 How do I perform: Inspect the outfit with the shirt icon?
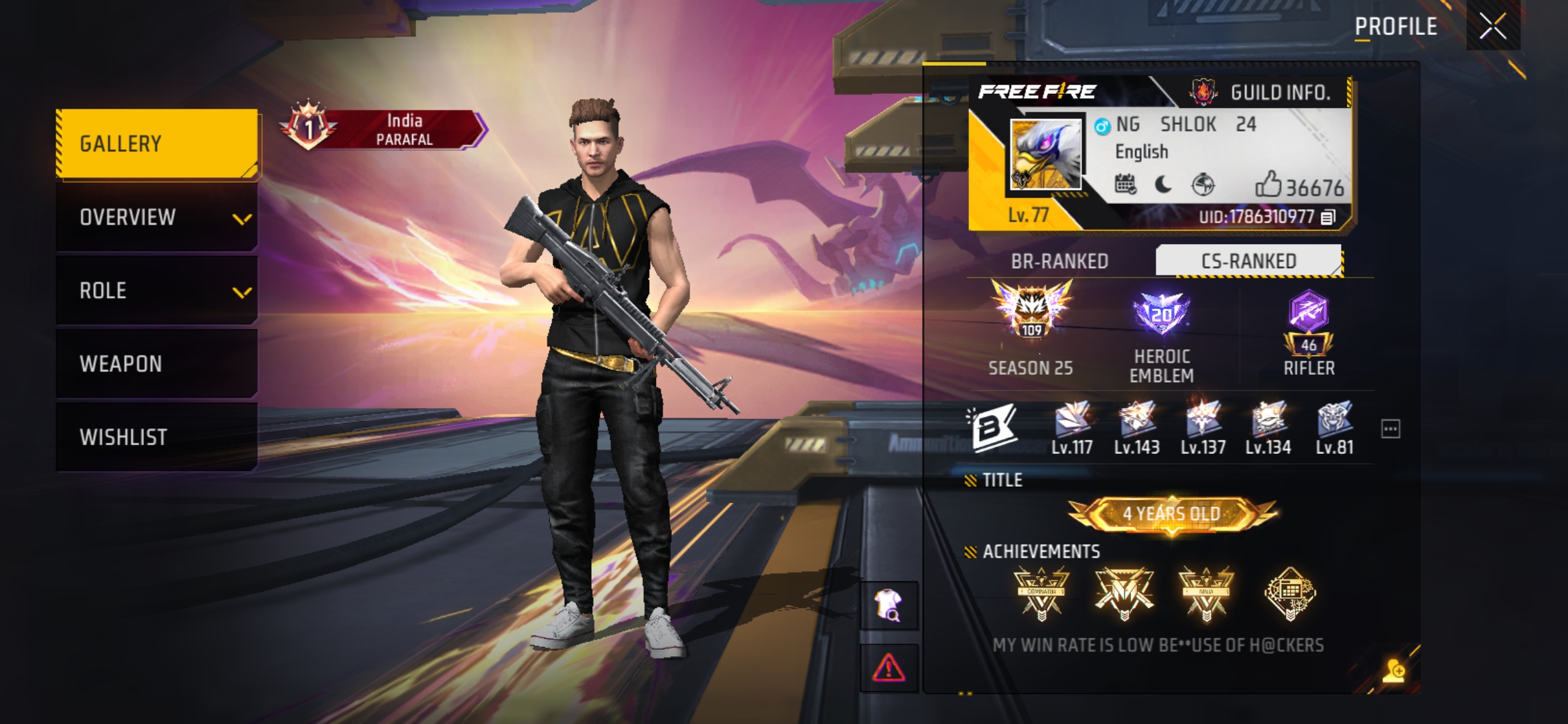coord(889,605)
